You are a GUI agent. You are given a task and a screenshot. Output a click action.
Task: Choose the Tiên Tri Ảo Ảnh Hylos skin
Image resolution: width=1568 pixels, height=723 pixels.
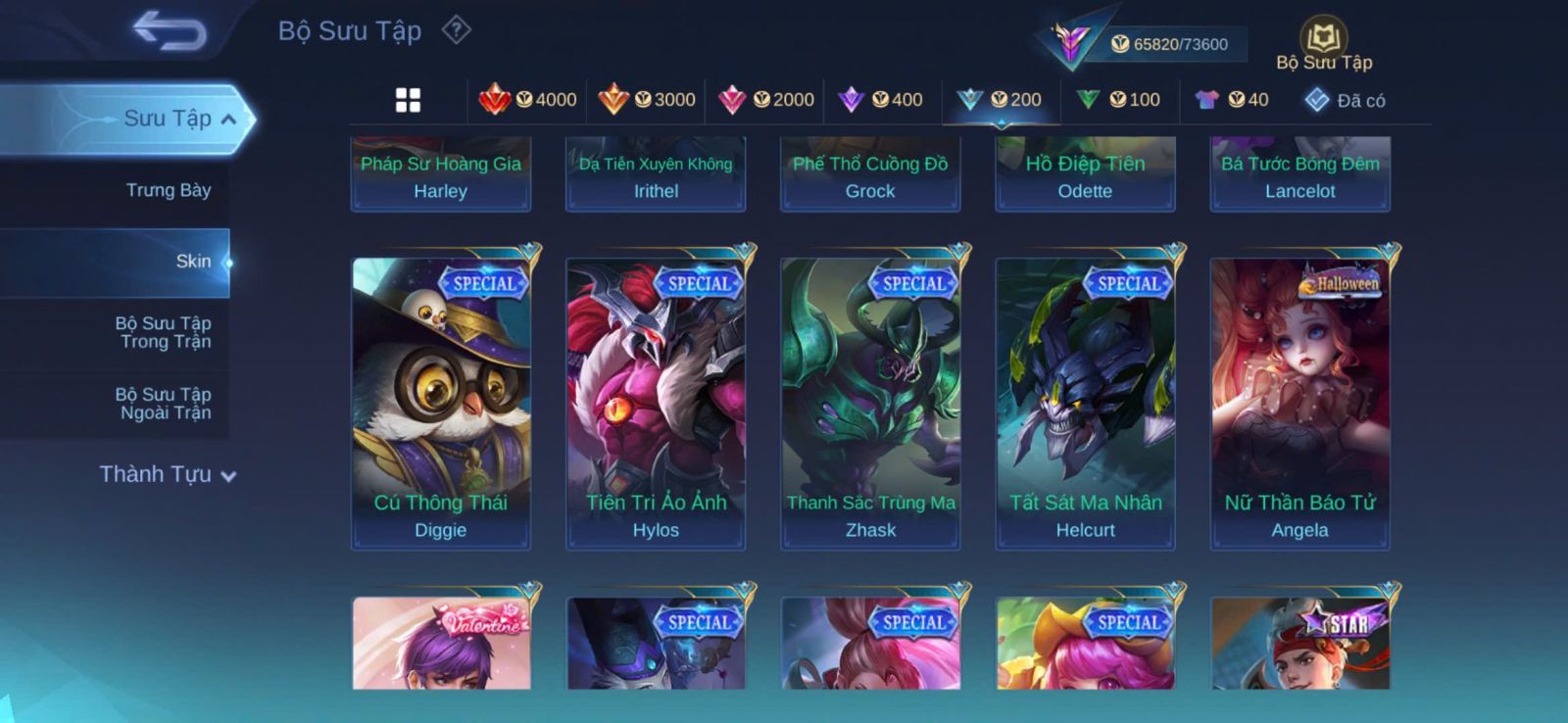coord(656,402)
